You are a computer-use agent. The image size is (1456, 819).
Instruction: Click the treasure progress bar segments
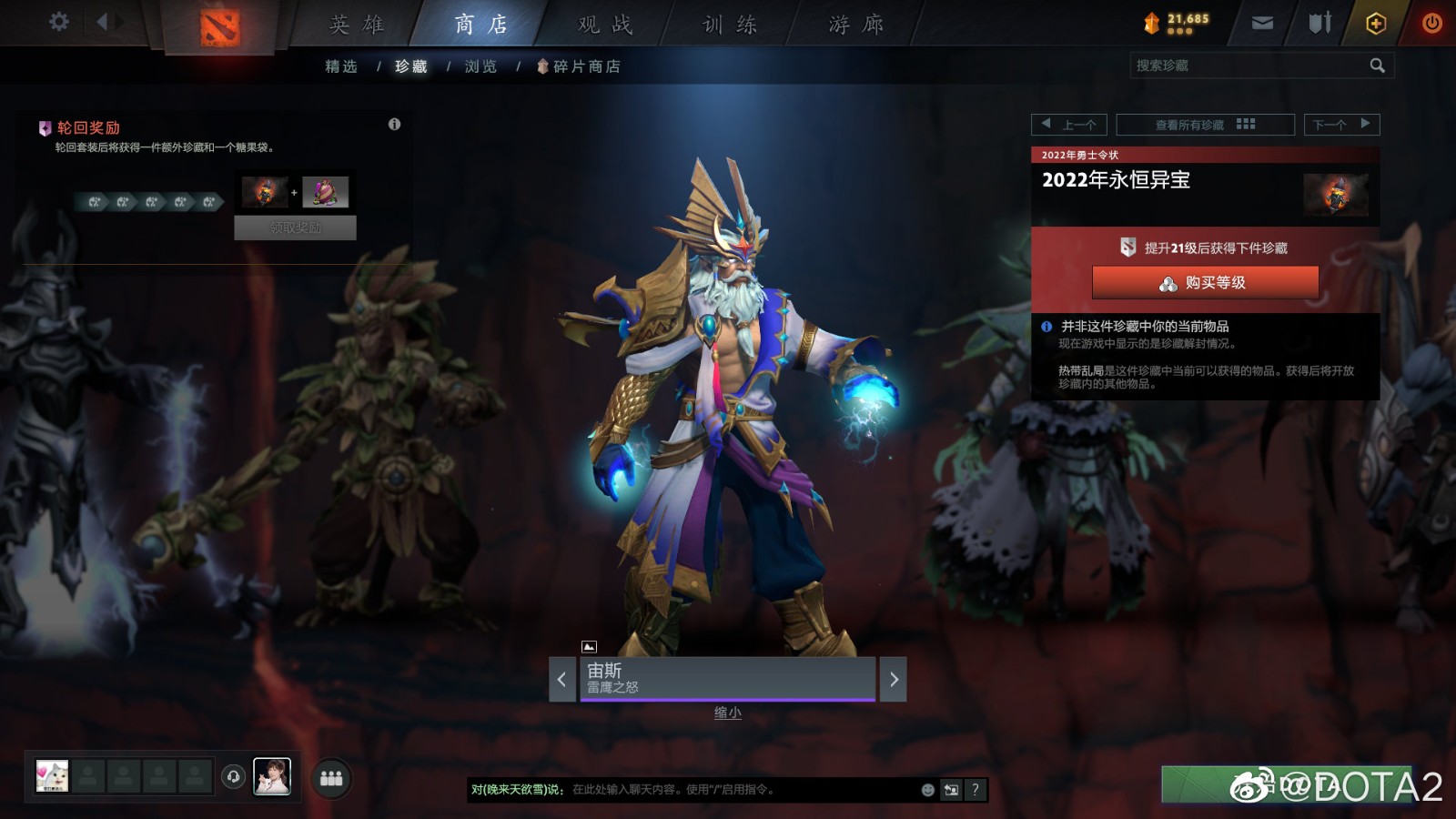[x=146, y=202]
